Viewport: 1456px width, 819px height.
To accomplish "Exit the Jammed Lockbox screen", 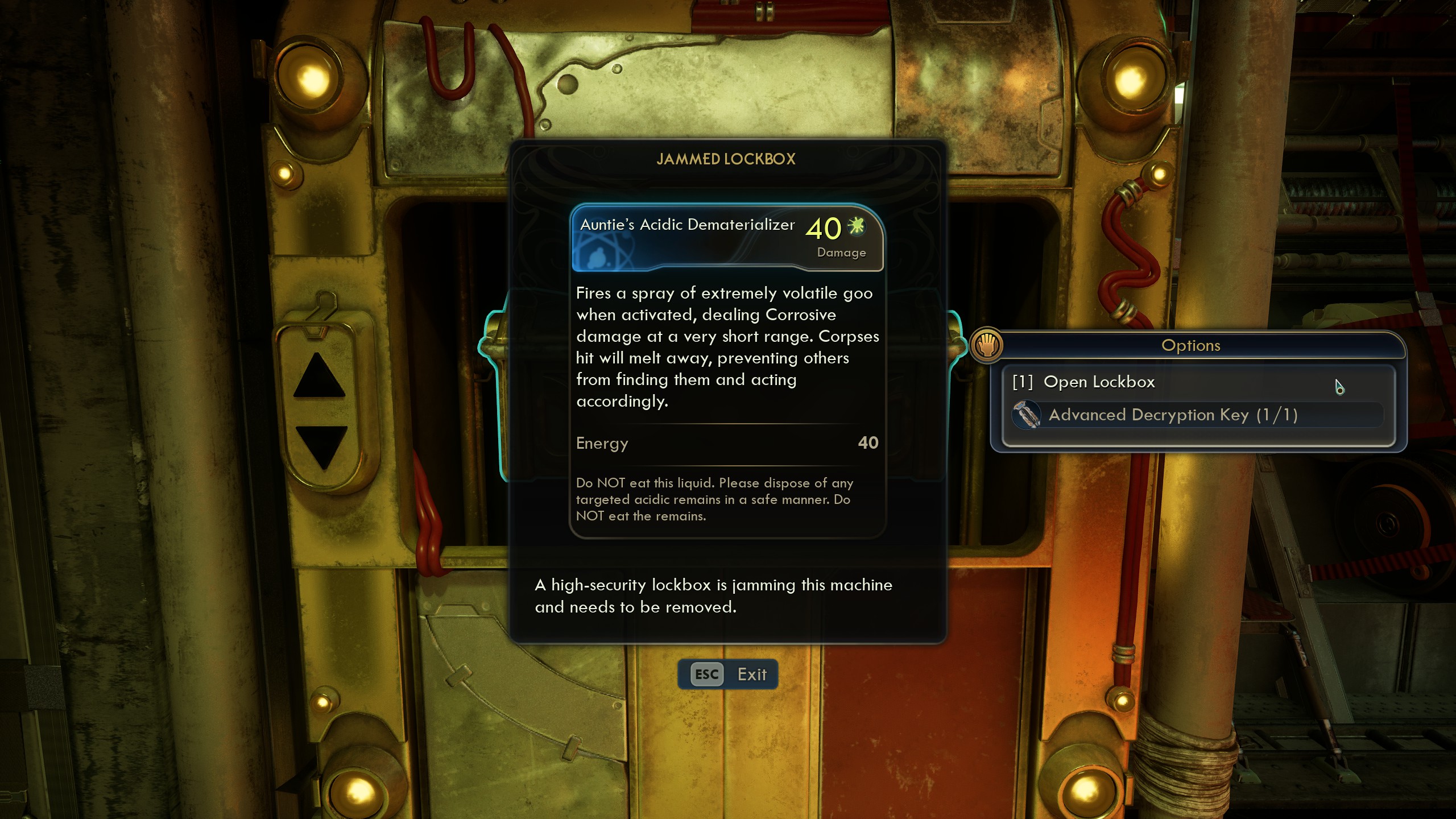I will 728,675.
